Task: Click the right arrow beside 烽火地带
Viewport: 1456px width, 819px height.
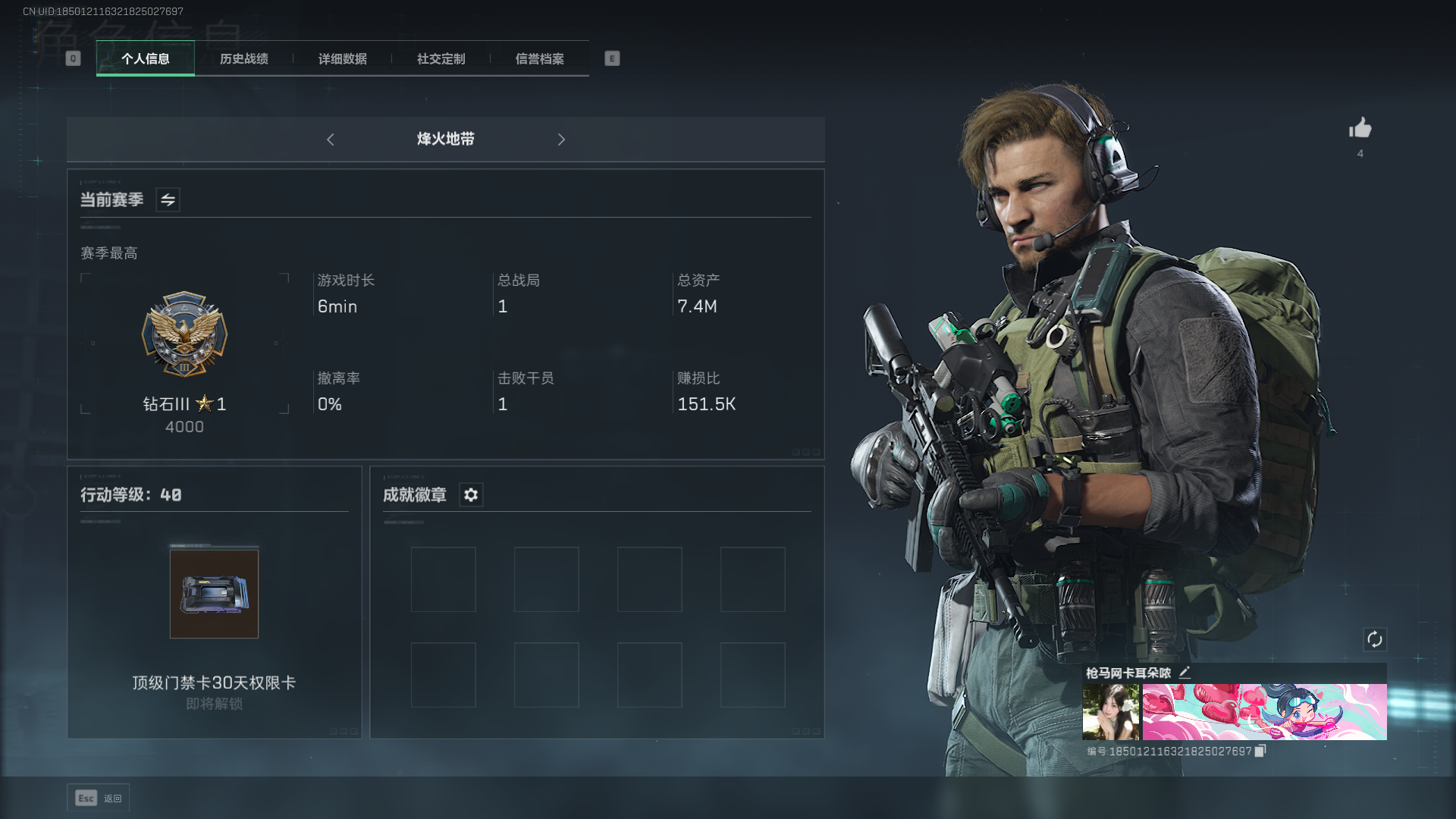Action: point(561,140)
